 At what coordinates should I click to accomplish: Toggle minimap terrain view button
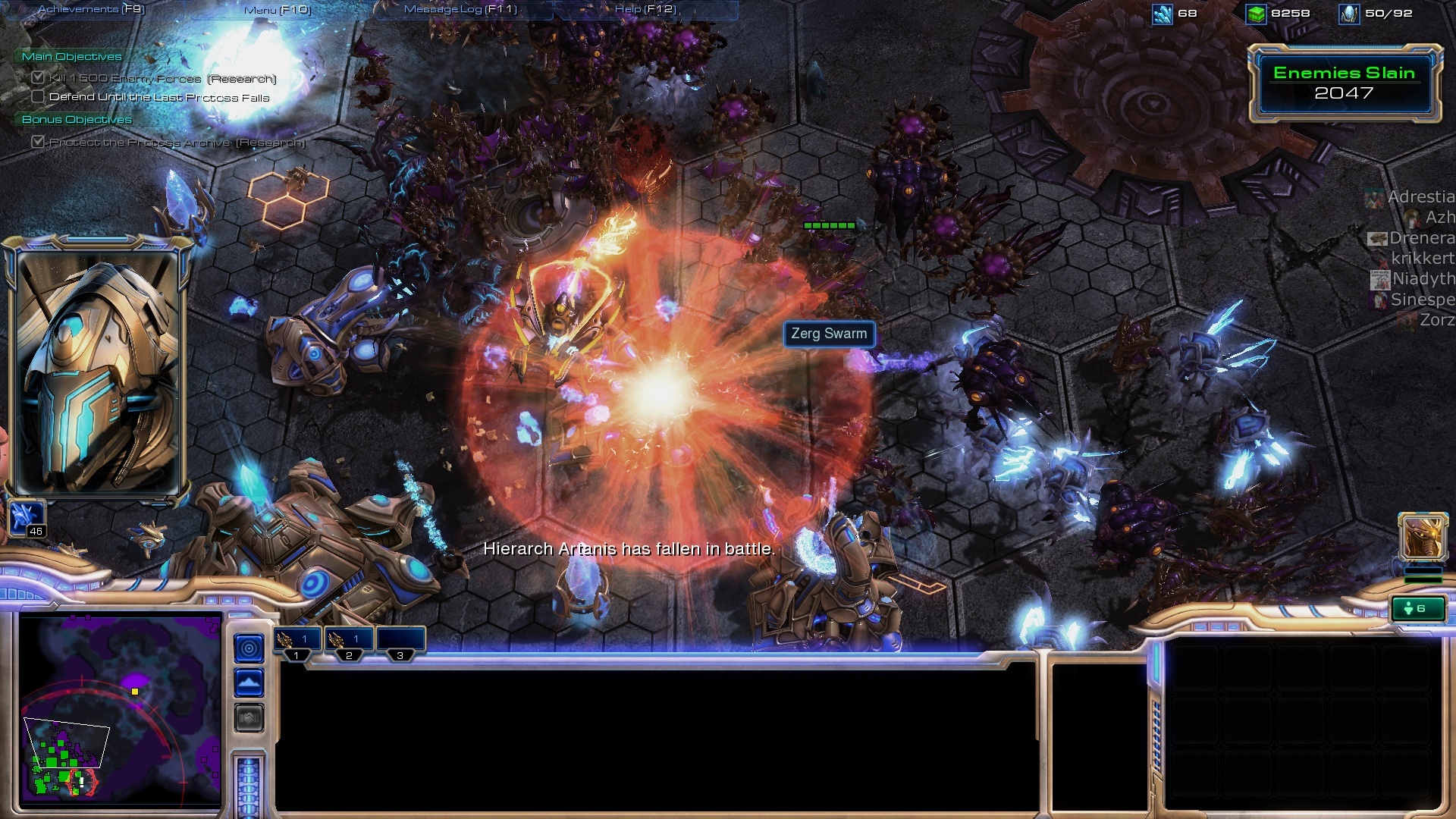click(249, 683)
